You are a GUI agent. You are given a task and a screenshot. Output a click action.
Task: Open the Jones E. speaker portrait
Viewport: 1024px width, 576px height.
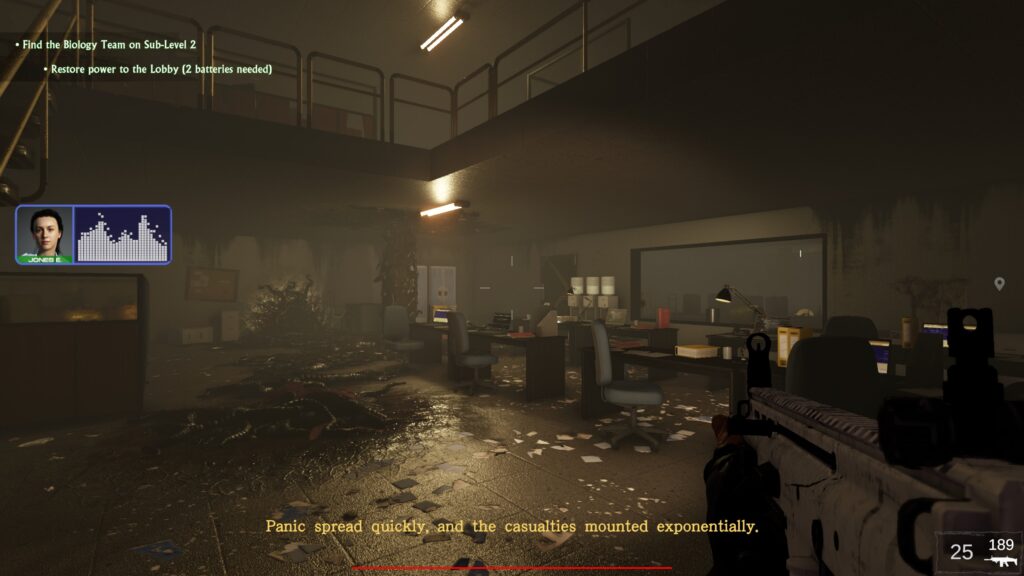point(45,235)
